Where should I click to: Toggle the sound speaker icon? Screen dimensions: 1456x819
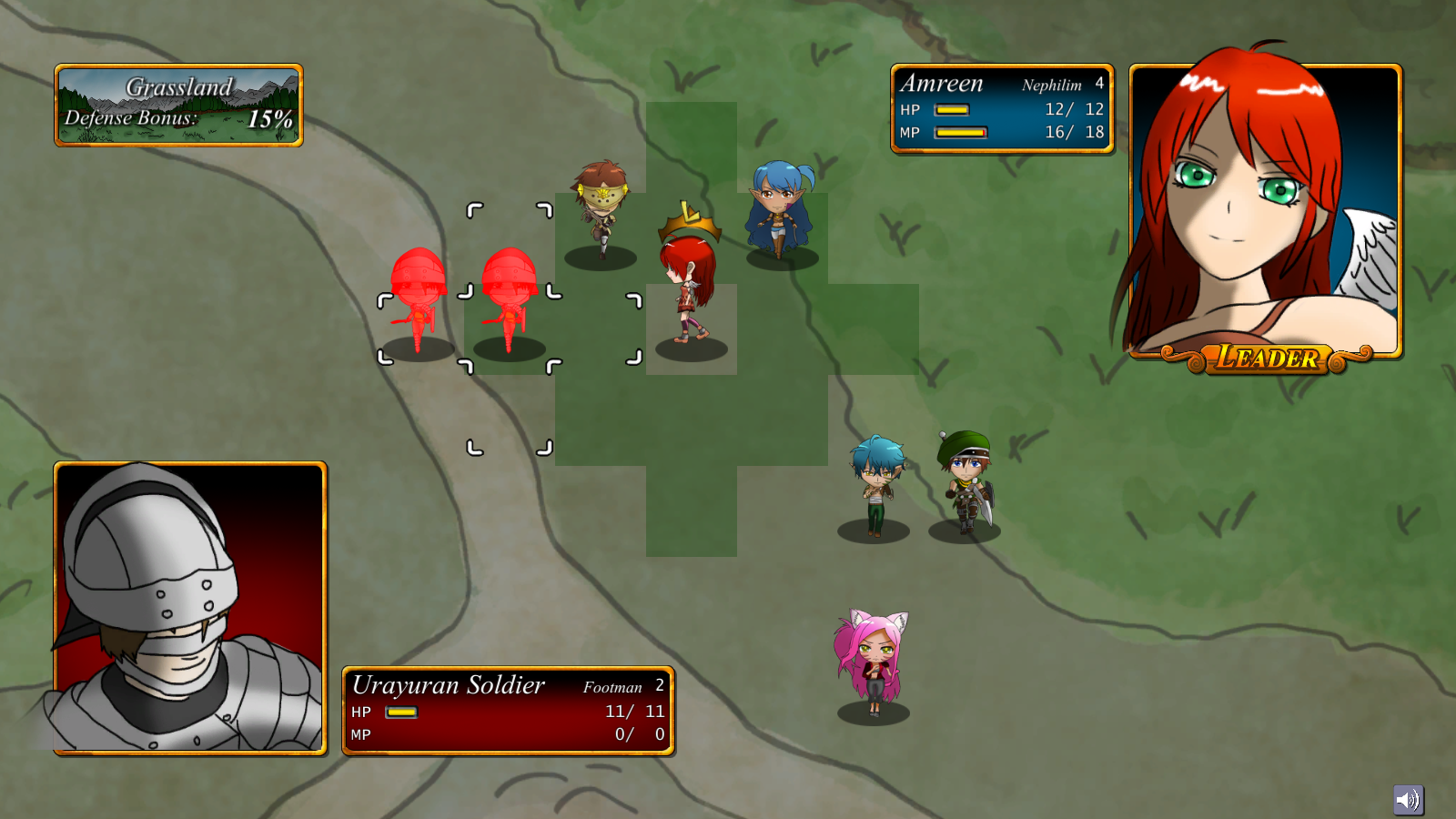(x=1408, y=800)
